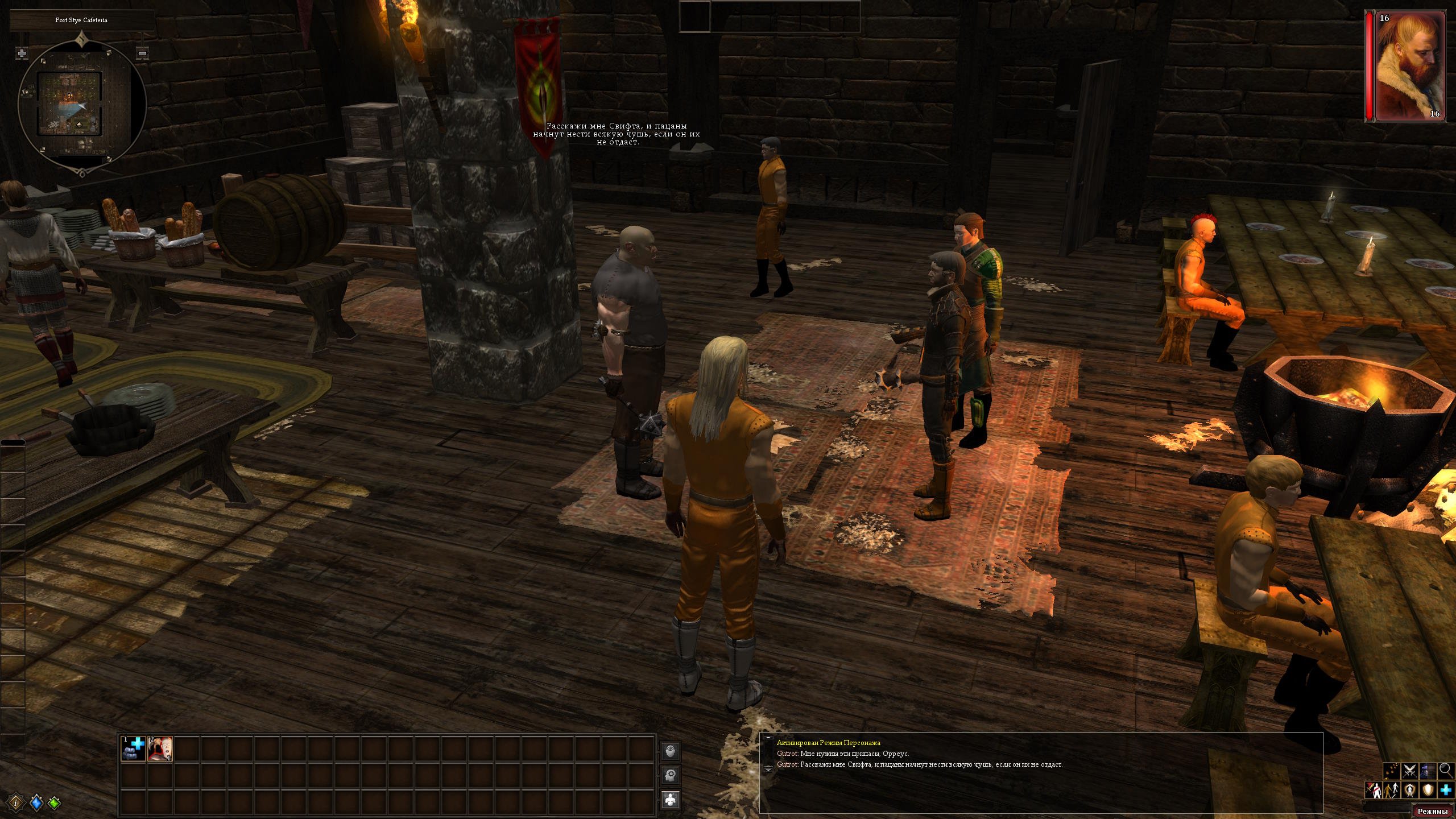Click the blue diamond gem icon
Screen dimensions: 1456x819
tap(36, 803)
